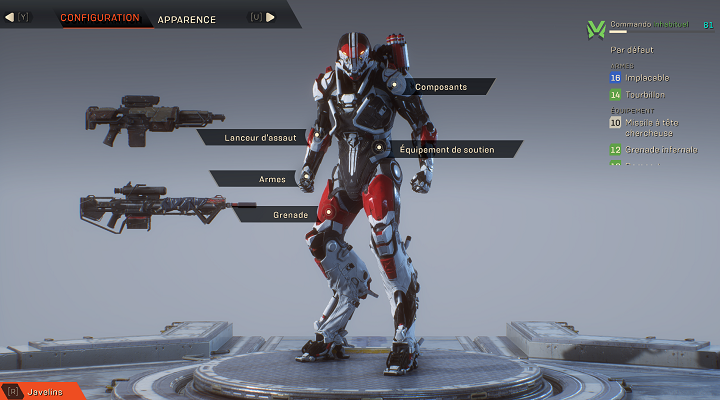
Task: Open the Composants slot
Action: tap(440, 87)
